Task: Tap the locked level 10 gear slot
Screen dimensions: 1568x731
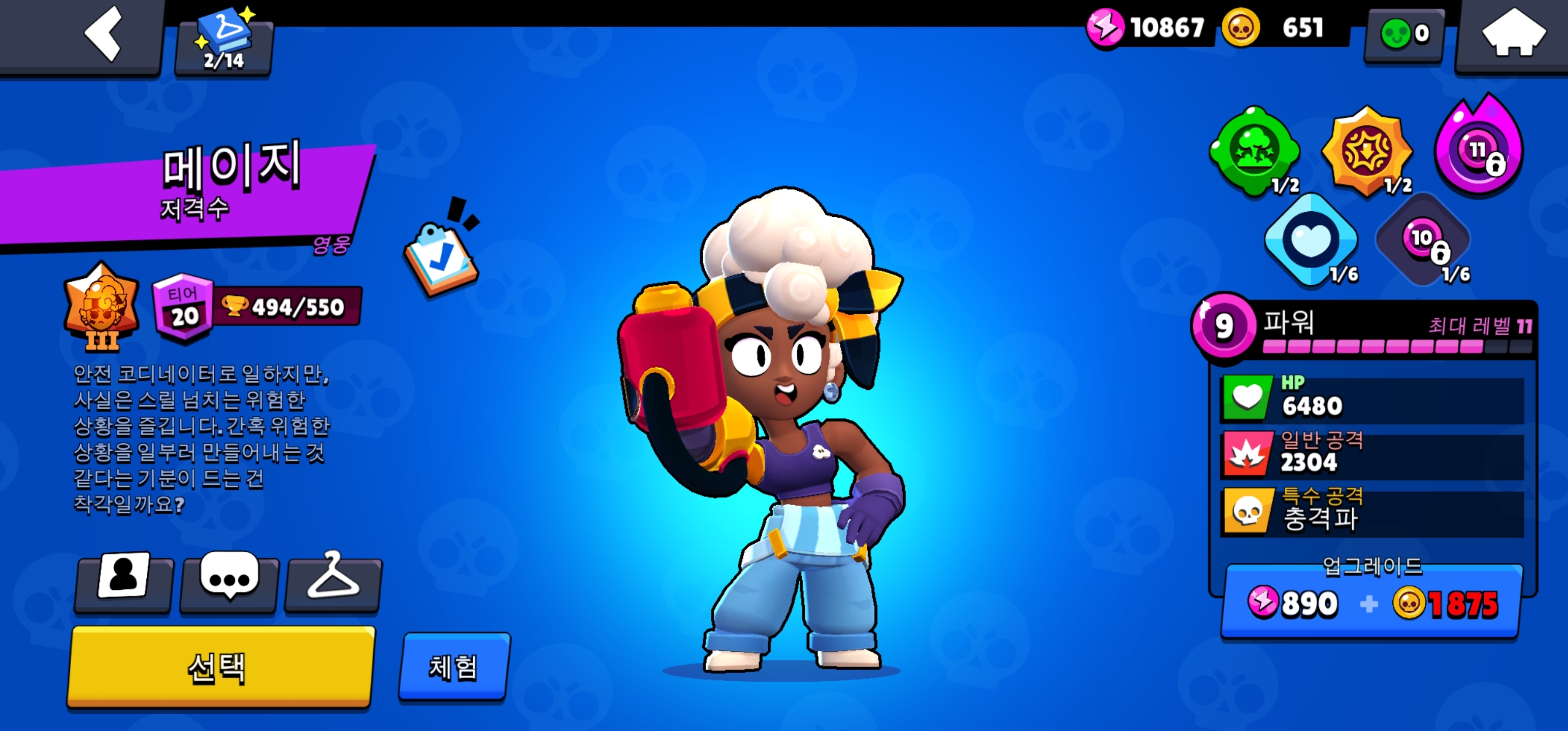Action: 1422,239
